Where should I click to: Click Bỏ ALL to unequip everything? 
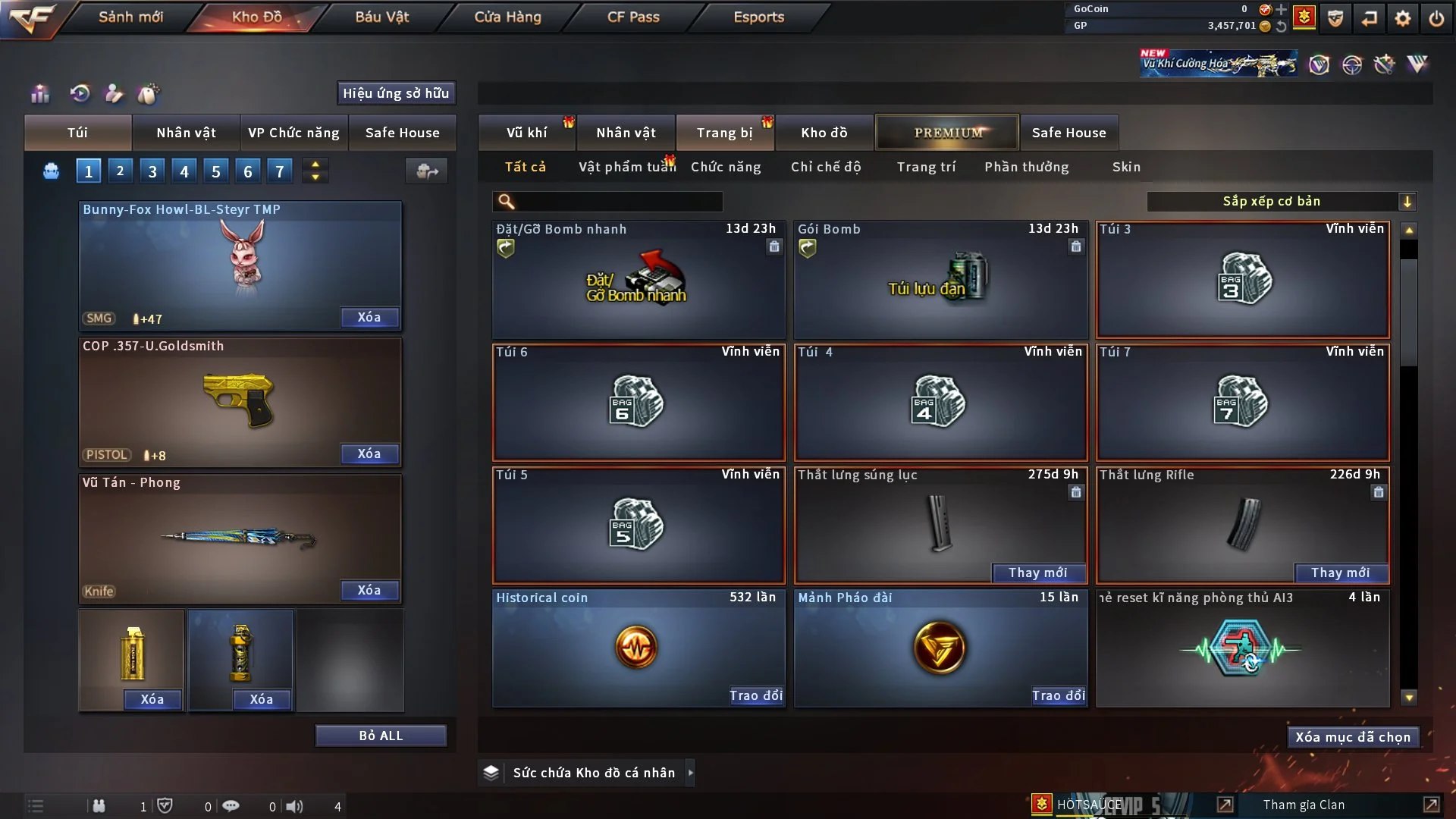pos(381,736)
